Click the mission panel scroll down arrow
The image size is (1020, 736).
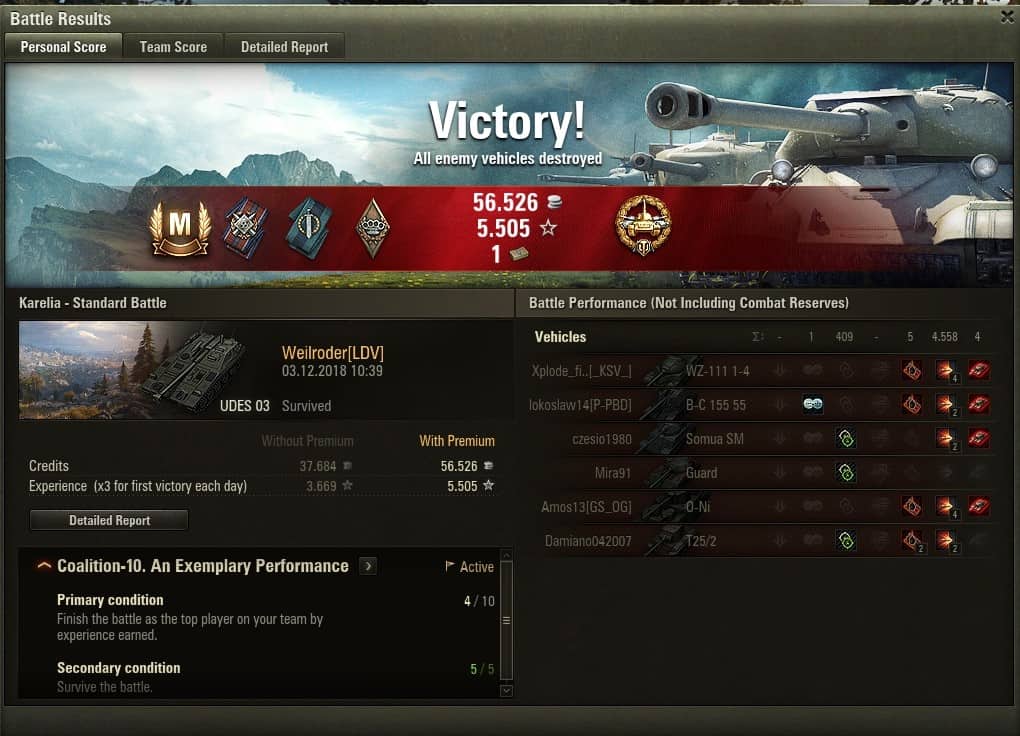[506, 690]
